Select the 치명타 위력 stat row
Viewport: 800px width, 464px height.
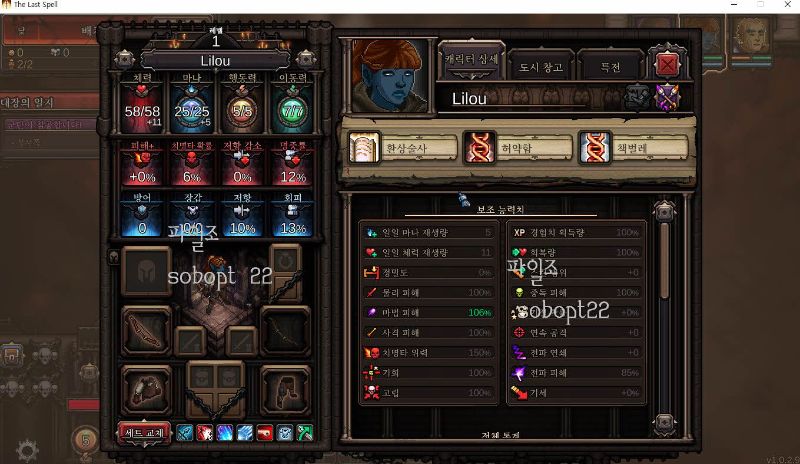point(428,352)
